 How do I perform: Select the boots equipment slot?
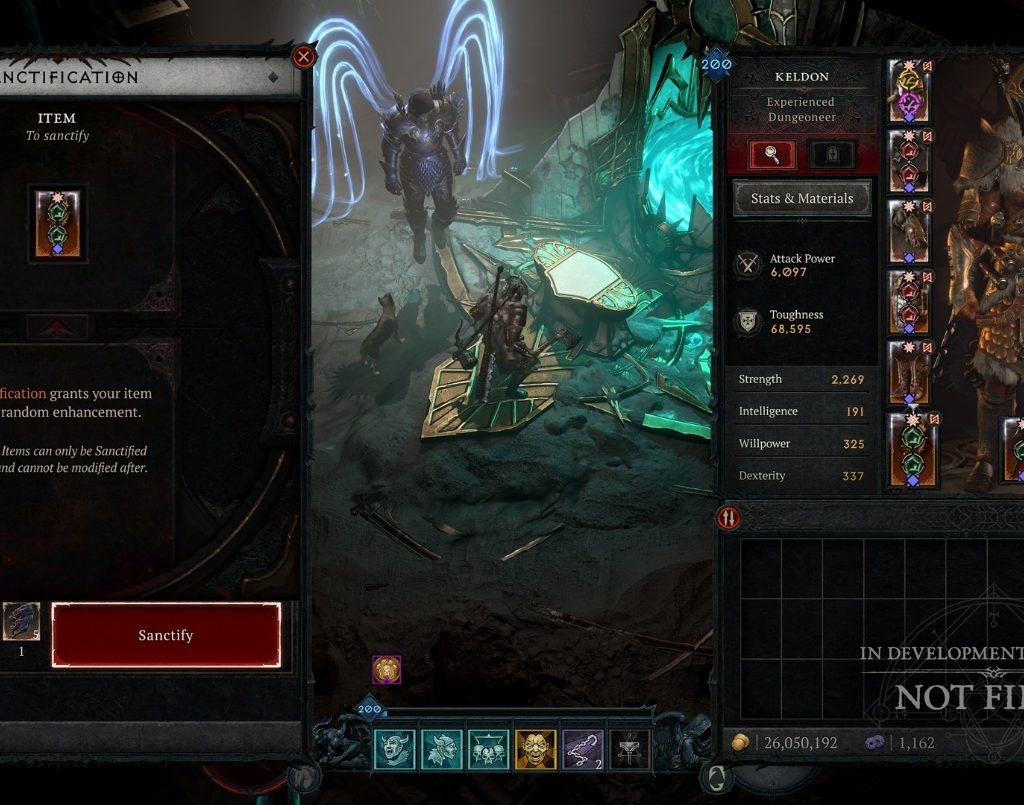tap(910, 372)
